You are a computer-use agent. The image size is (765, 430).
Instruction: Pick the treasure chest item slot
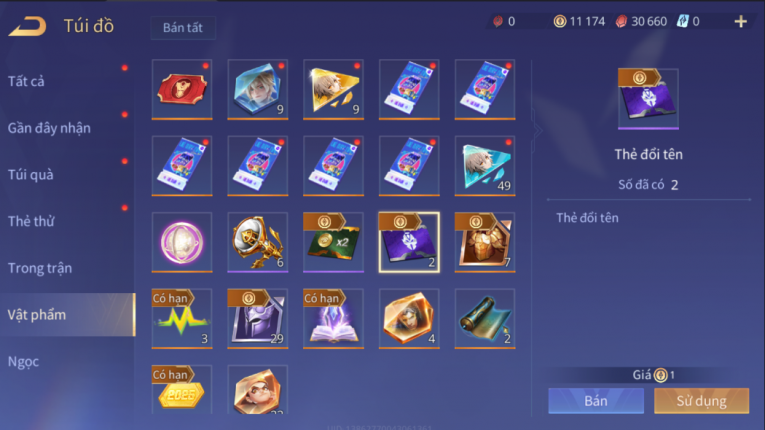pyautogui.click(x=485, y=241)
